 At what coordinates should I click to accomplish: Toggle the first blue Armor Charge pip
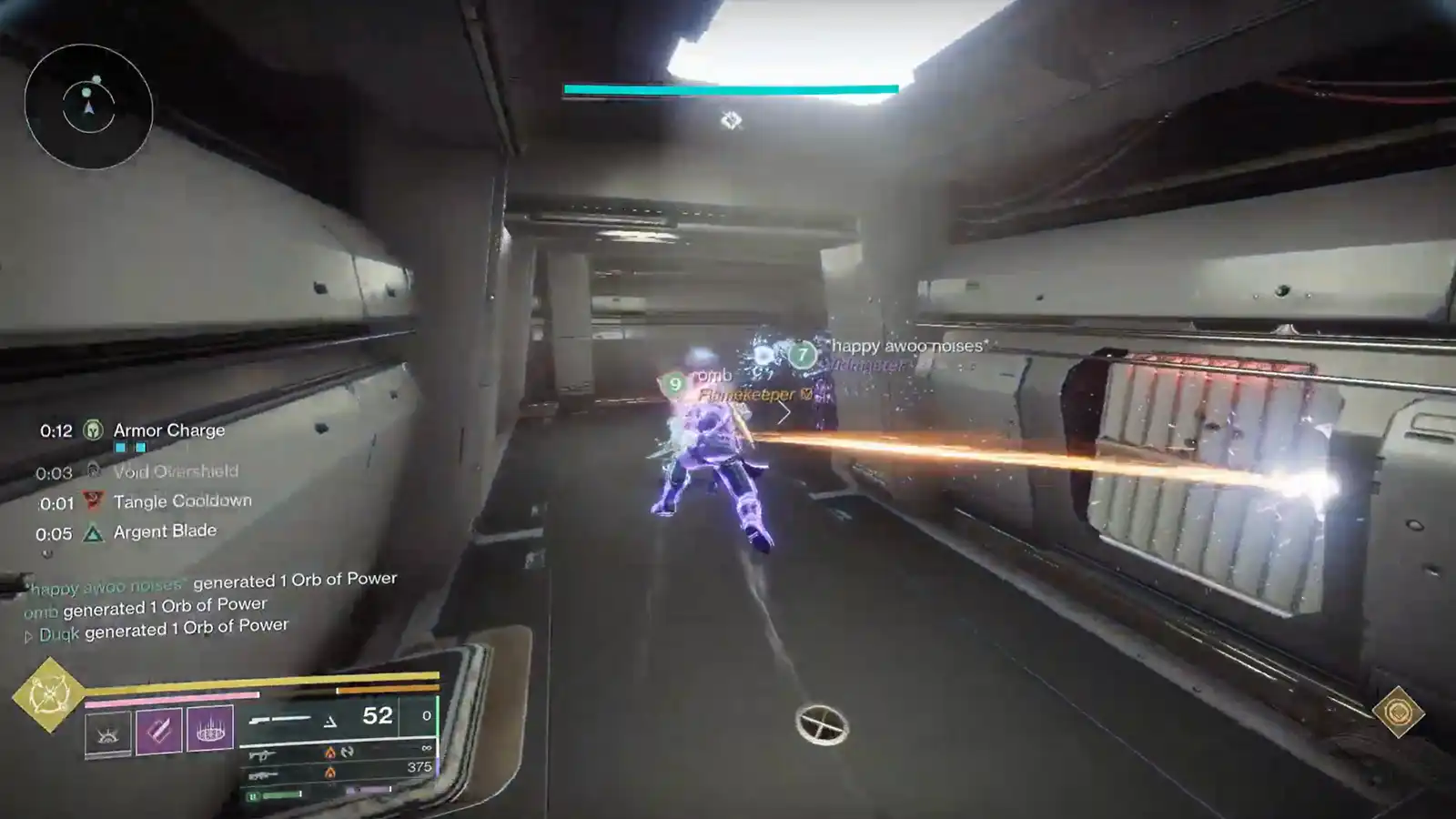coord(119,447)
